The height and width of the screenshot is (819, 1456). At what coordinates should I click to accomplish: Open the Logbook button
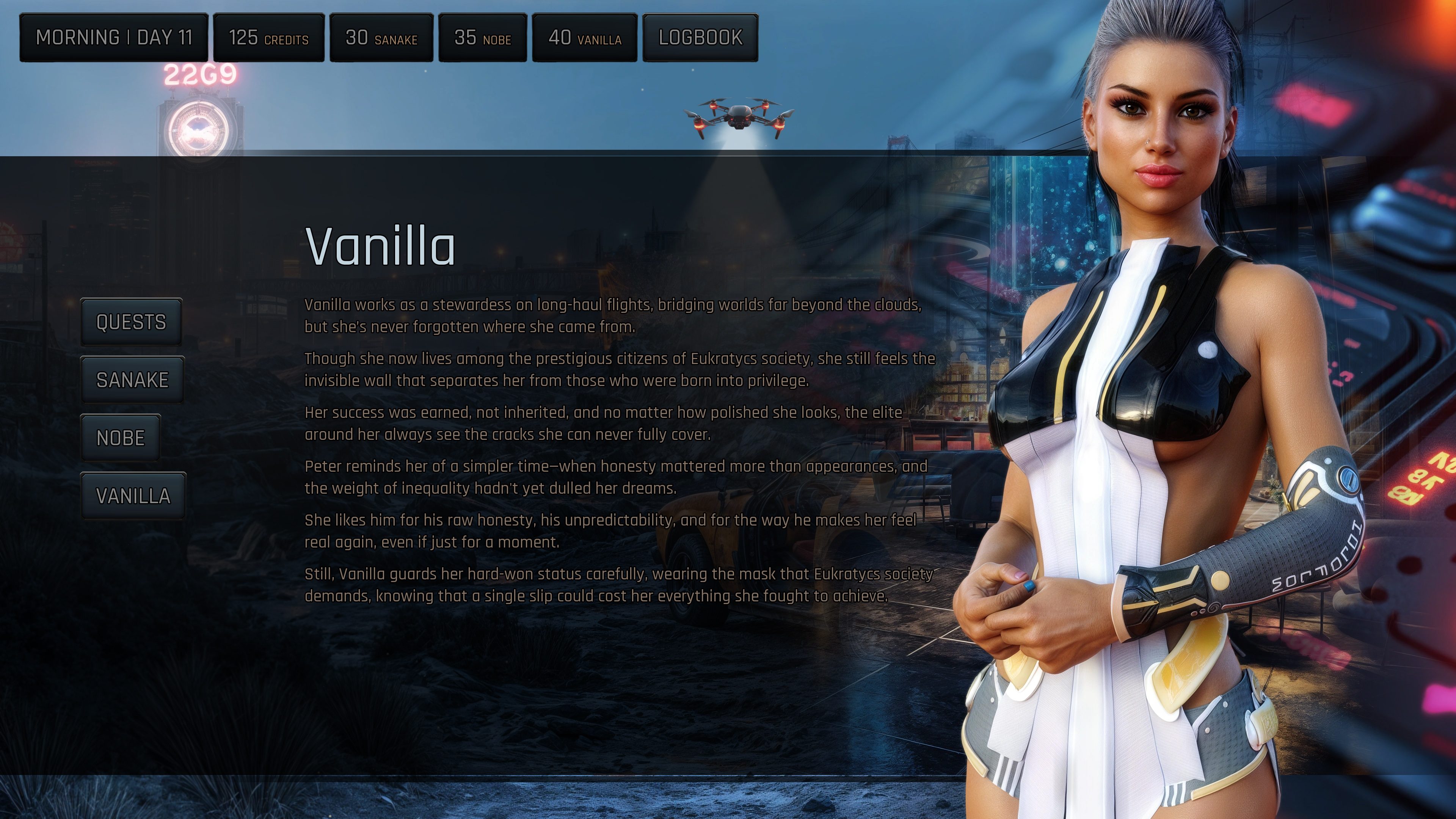click(700, 38)
